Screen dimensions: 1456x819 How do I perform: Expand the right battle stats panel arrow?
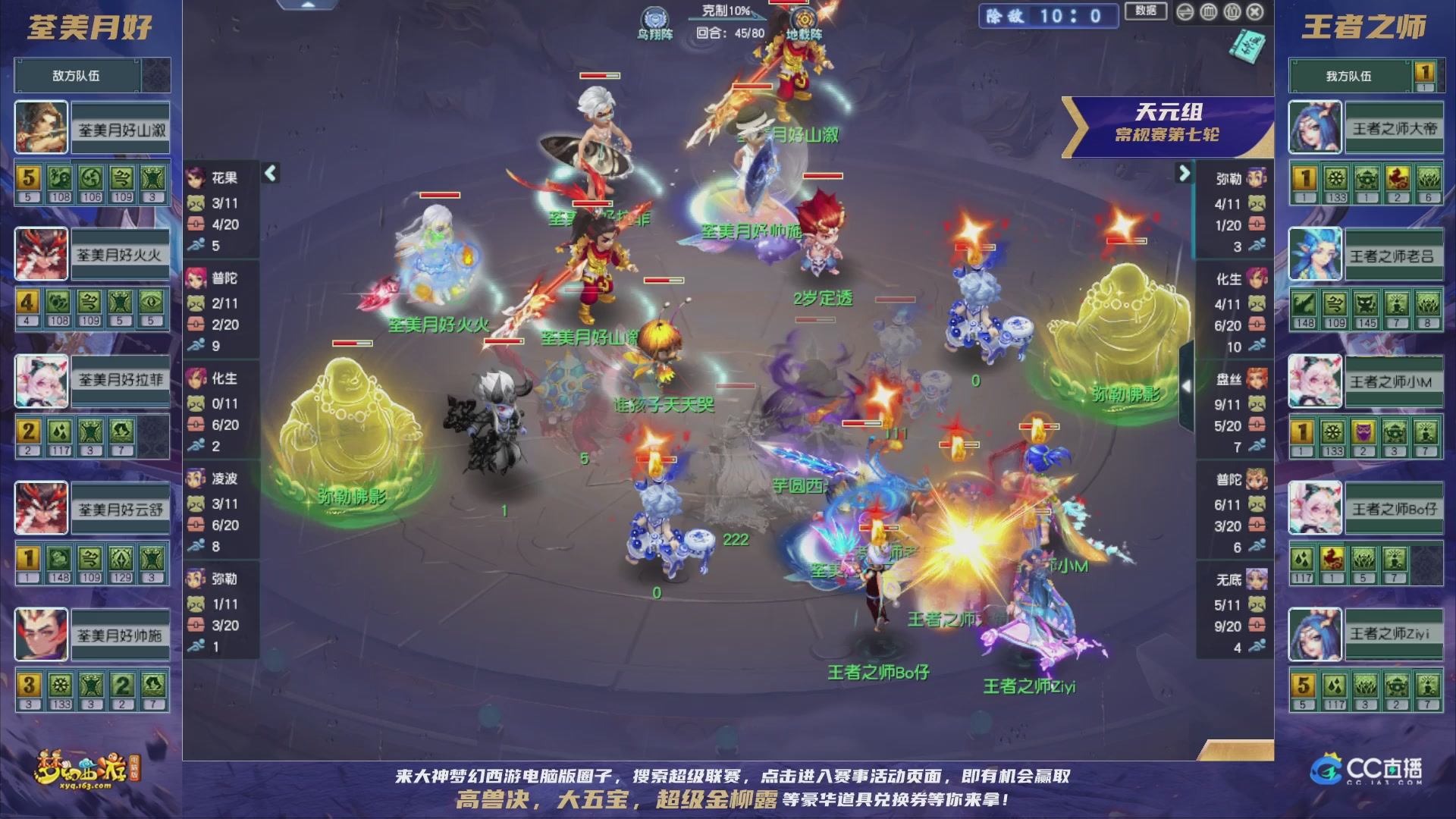point(1185,172)
